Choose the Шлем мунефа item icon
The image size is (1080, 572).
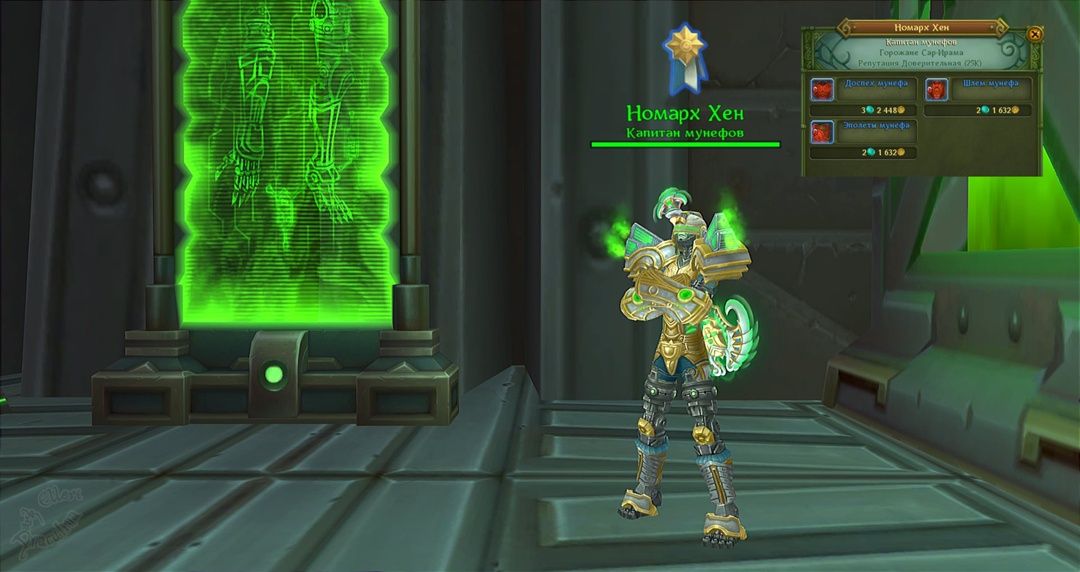pyautogui.click(x=937, y=91)
